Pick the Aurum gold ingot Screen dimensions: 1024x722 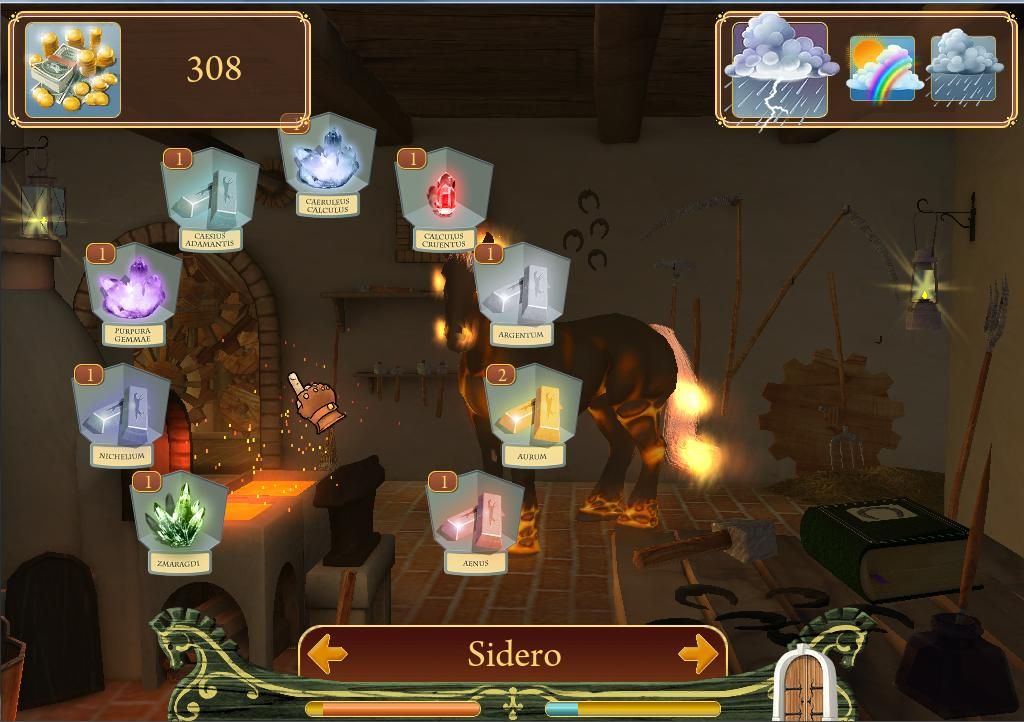(x=533, y=411)
